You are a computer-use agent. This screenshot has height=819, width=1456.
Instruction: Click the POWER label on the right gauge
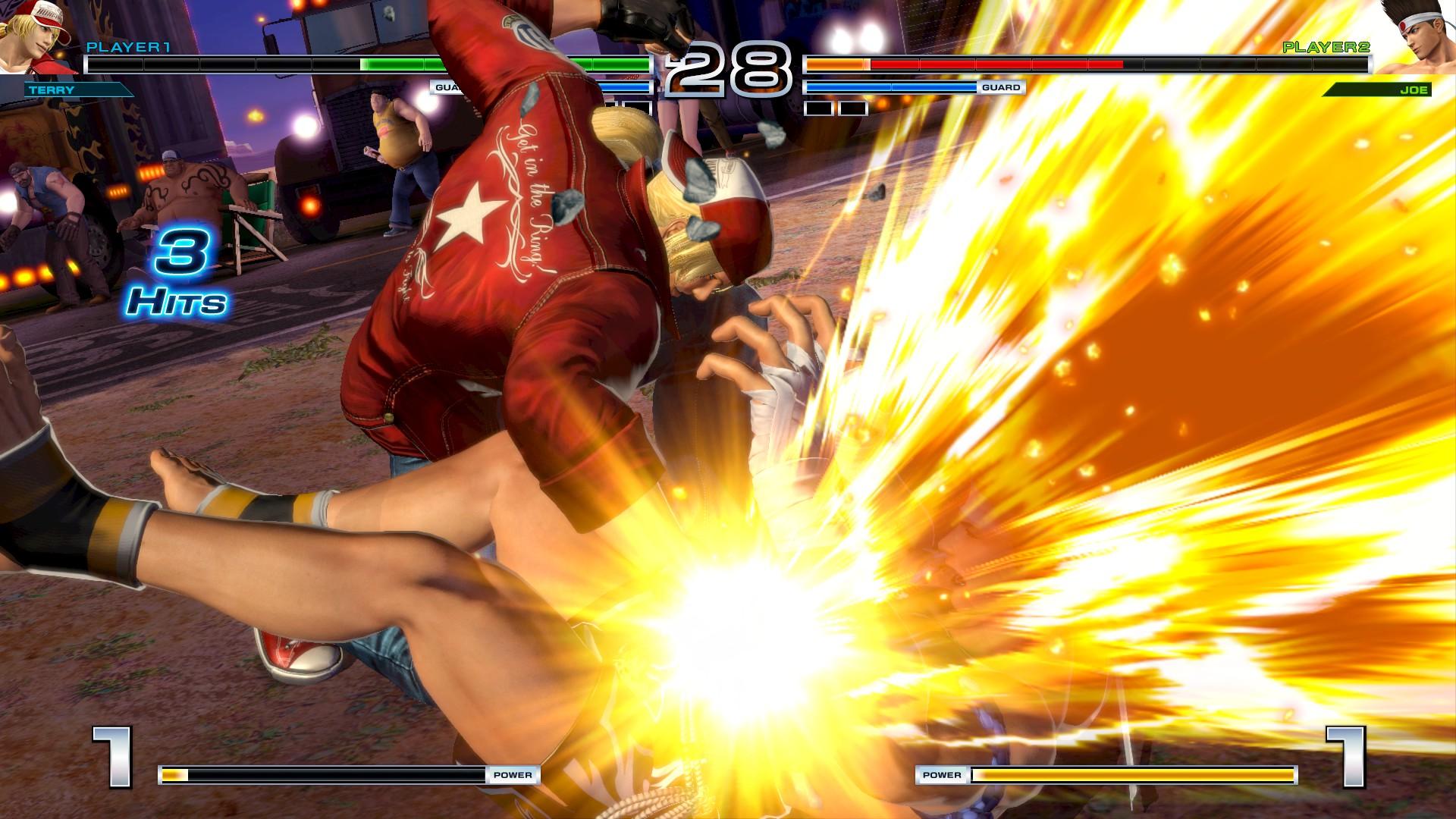click(940, 775)
